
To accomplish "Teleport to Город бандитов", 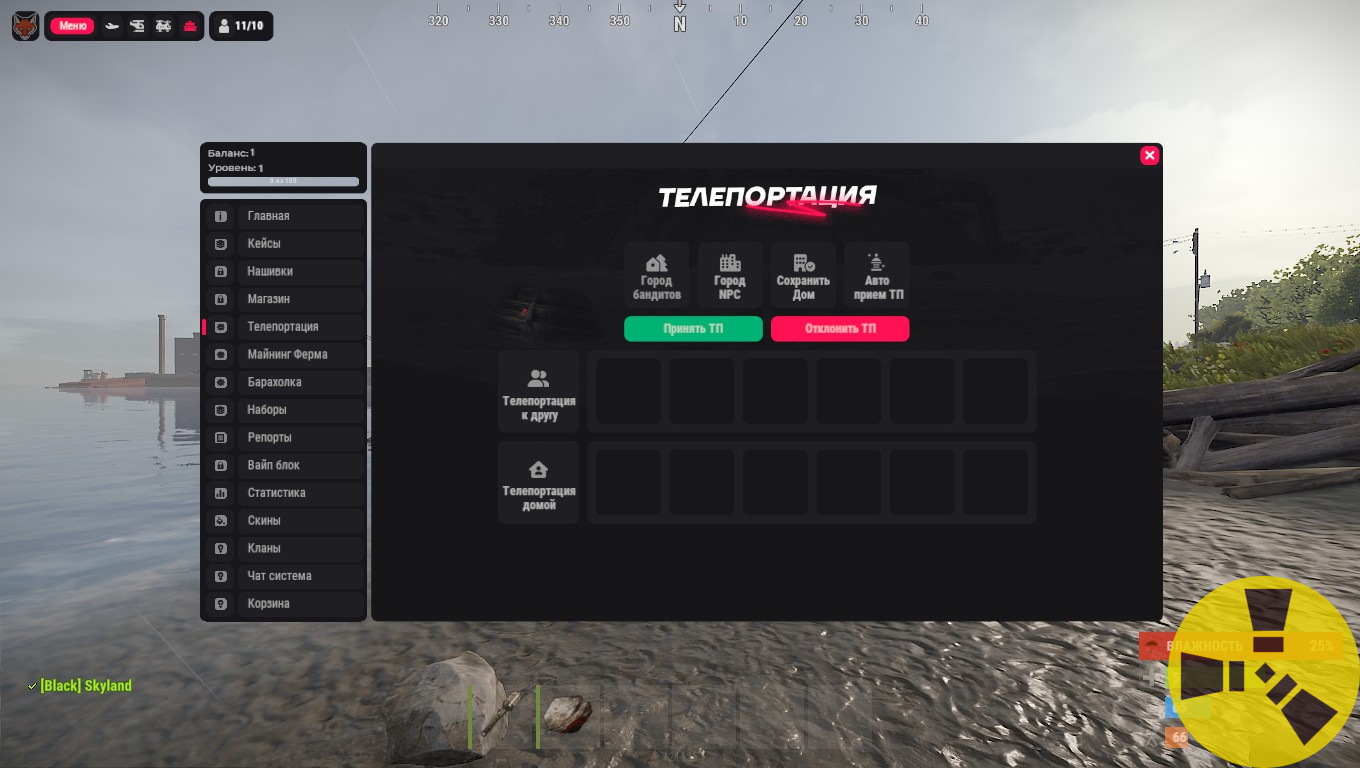I will 657,275.
